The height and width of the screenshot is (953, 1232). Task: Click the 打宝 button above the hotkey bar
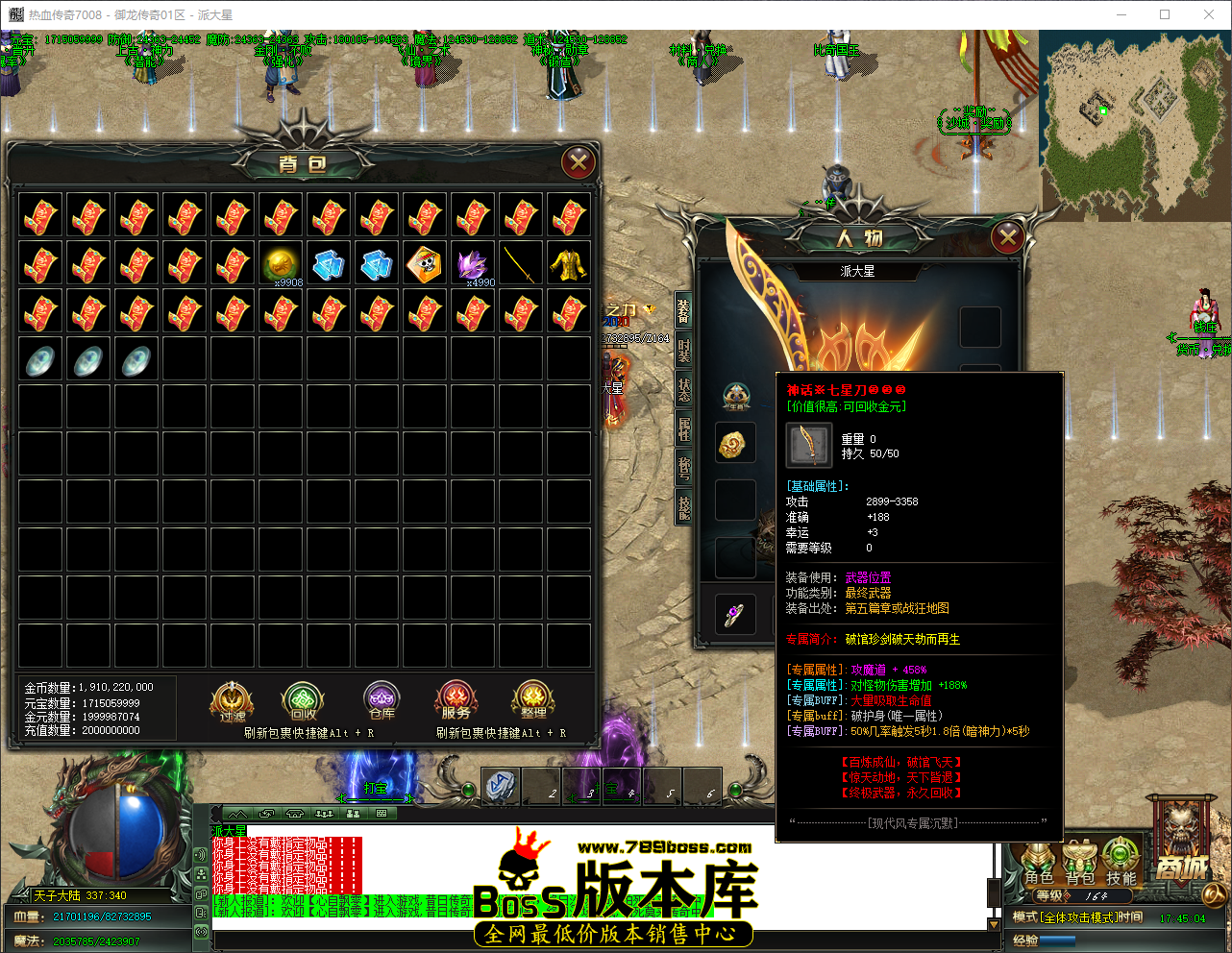tap(373, 786)
